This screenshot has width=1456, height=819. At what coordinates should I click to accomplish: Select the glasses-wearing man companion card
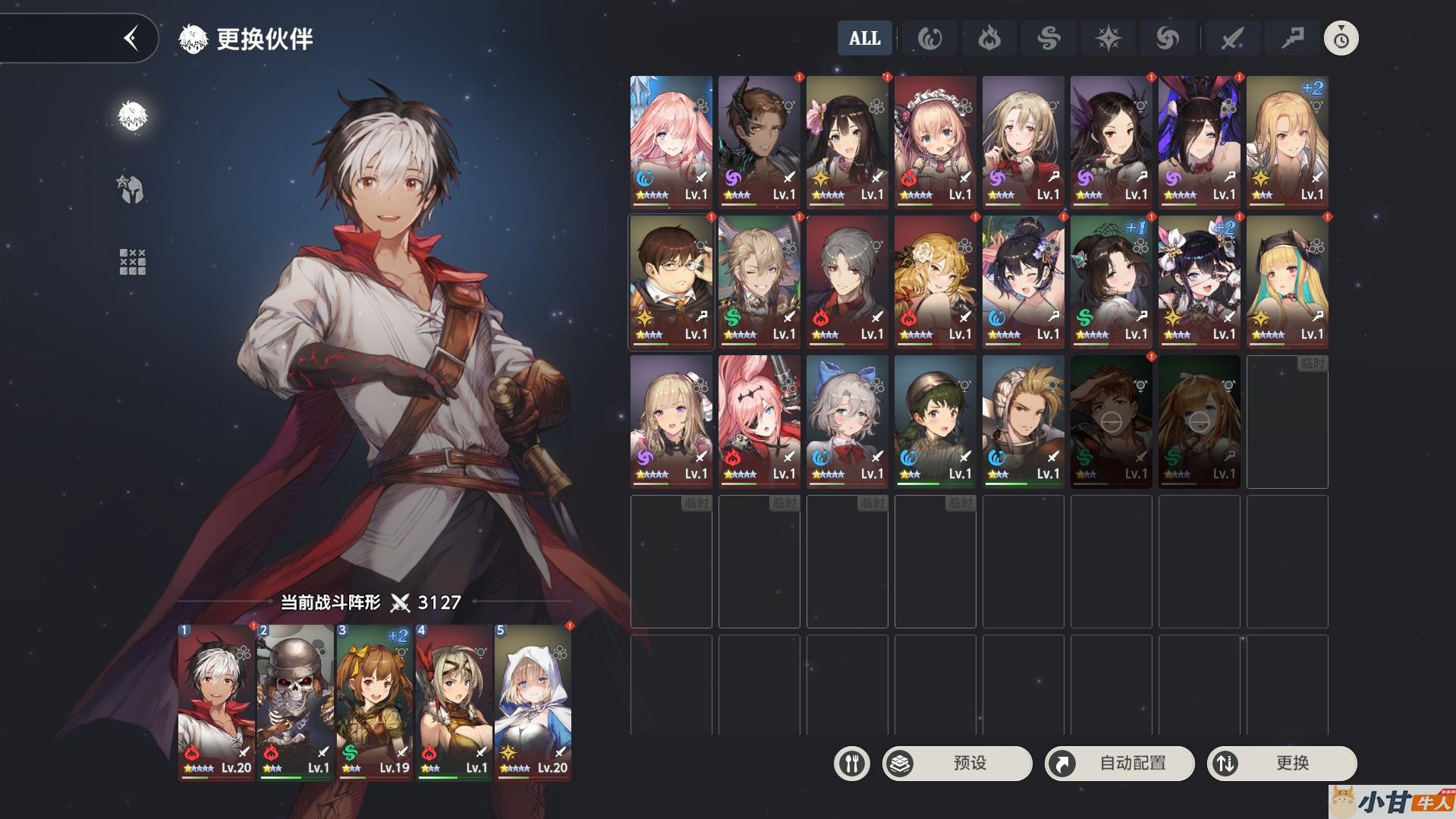coord(671,282)
